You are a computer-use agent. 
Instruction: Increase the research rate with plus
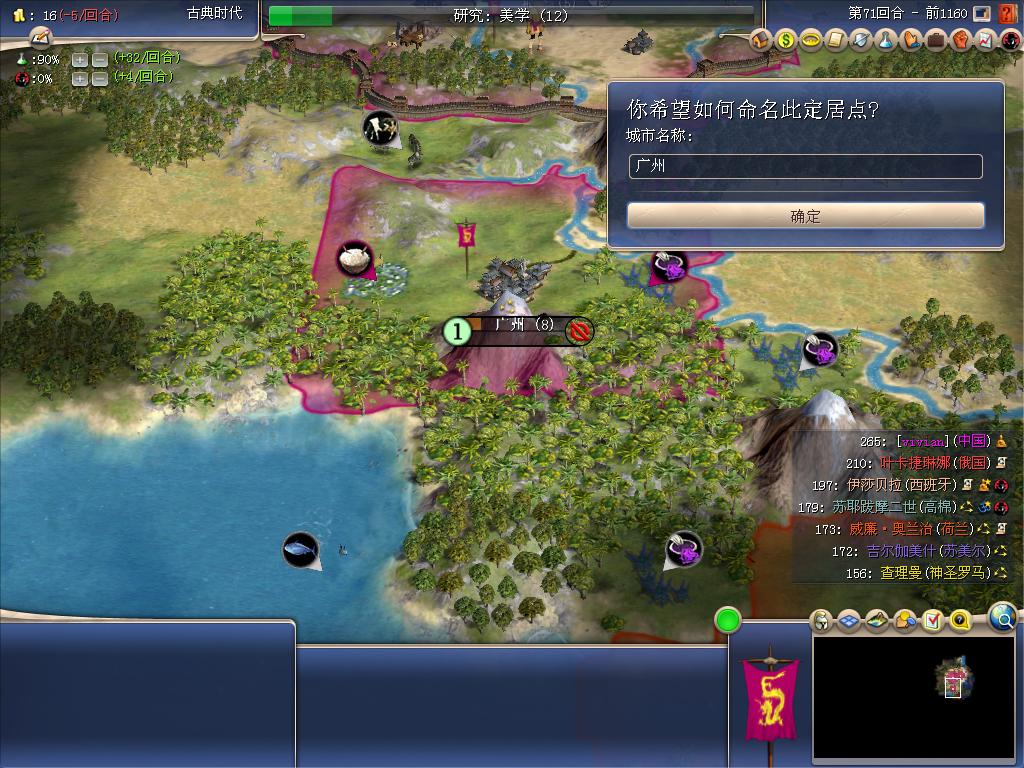click(x=80, y=59)
